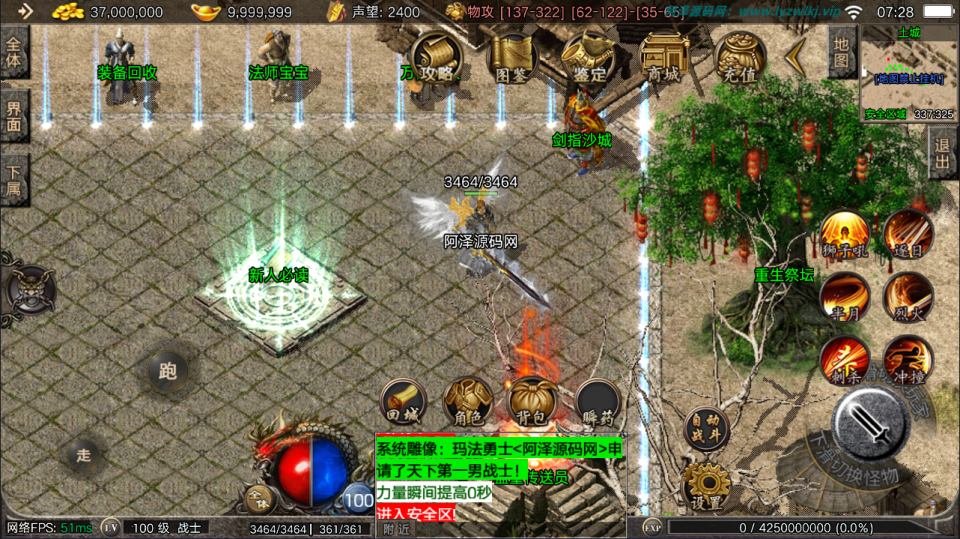
Task: Collapse the top menu with the gold arrow
Action: click(797, 57)
